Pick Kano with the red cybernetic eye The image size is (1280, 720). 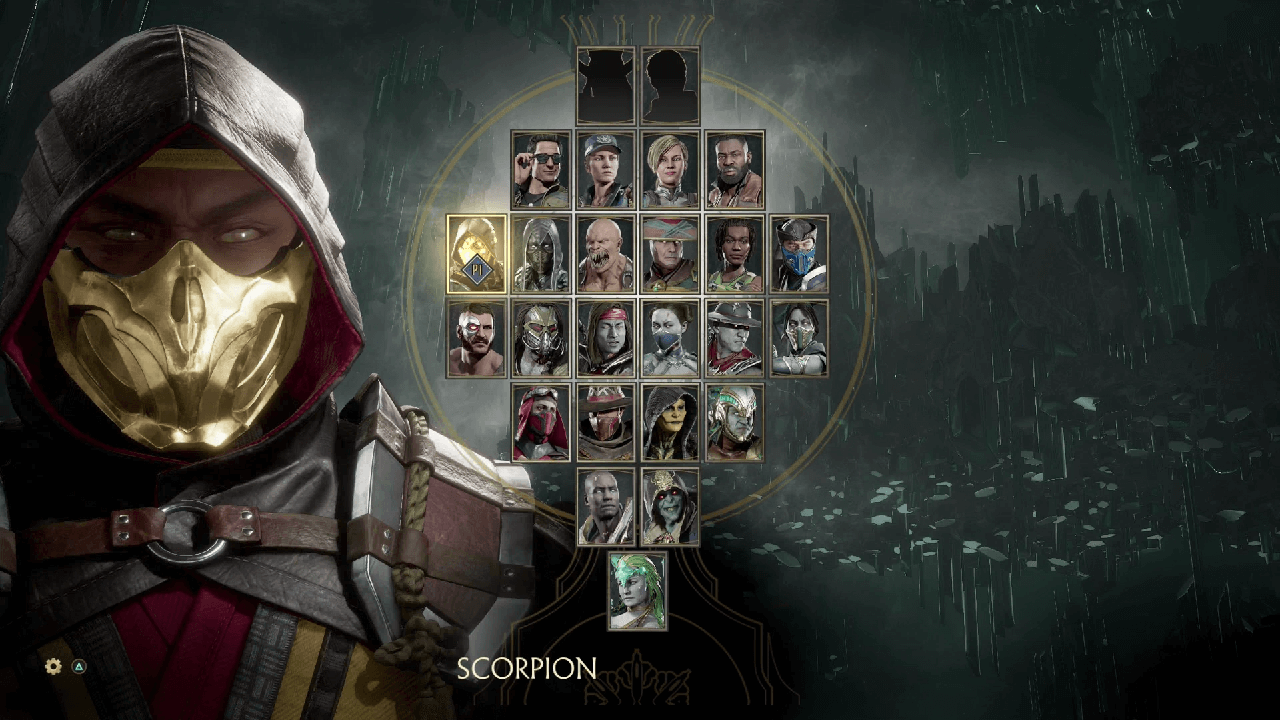(x=477, y=338)
